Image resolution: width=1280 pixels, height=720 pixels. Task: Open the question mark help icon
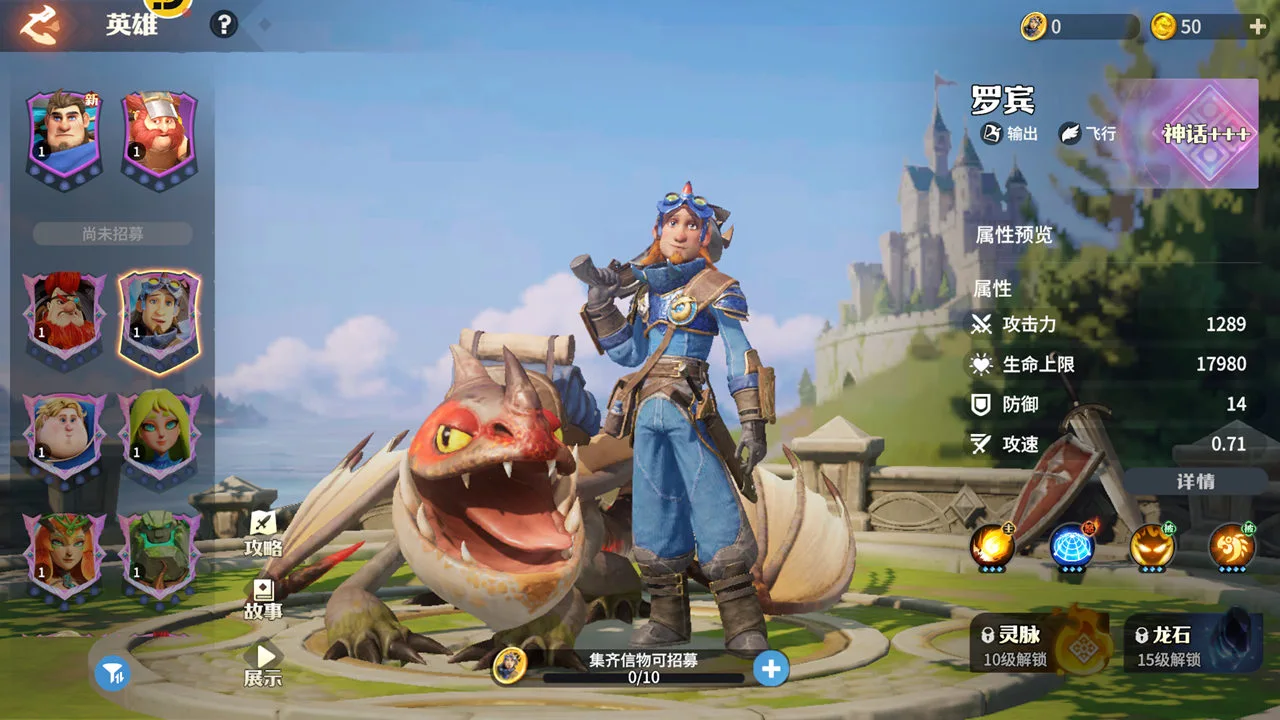224,25
